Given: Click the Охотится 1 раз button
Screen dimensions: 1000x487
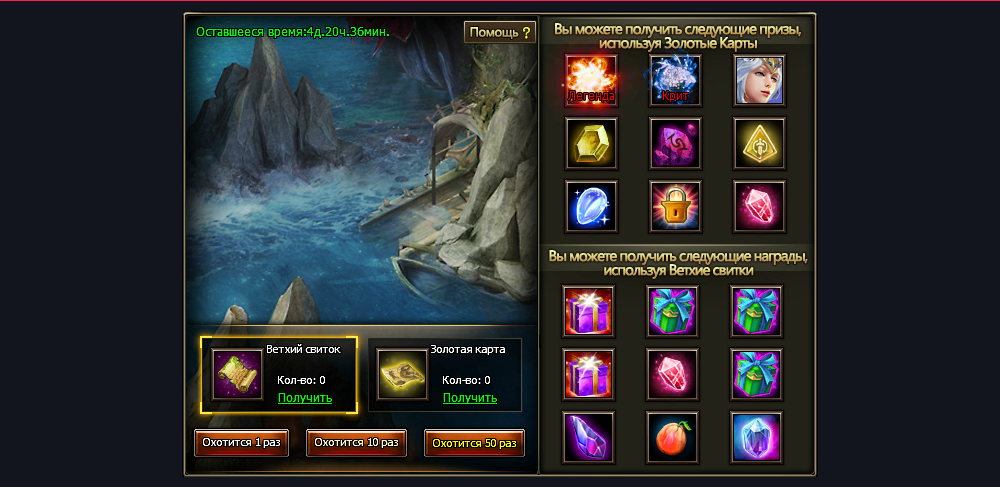Looking at the screenshot, I should click(241, 443).
